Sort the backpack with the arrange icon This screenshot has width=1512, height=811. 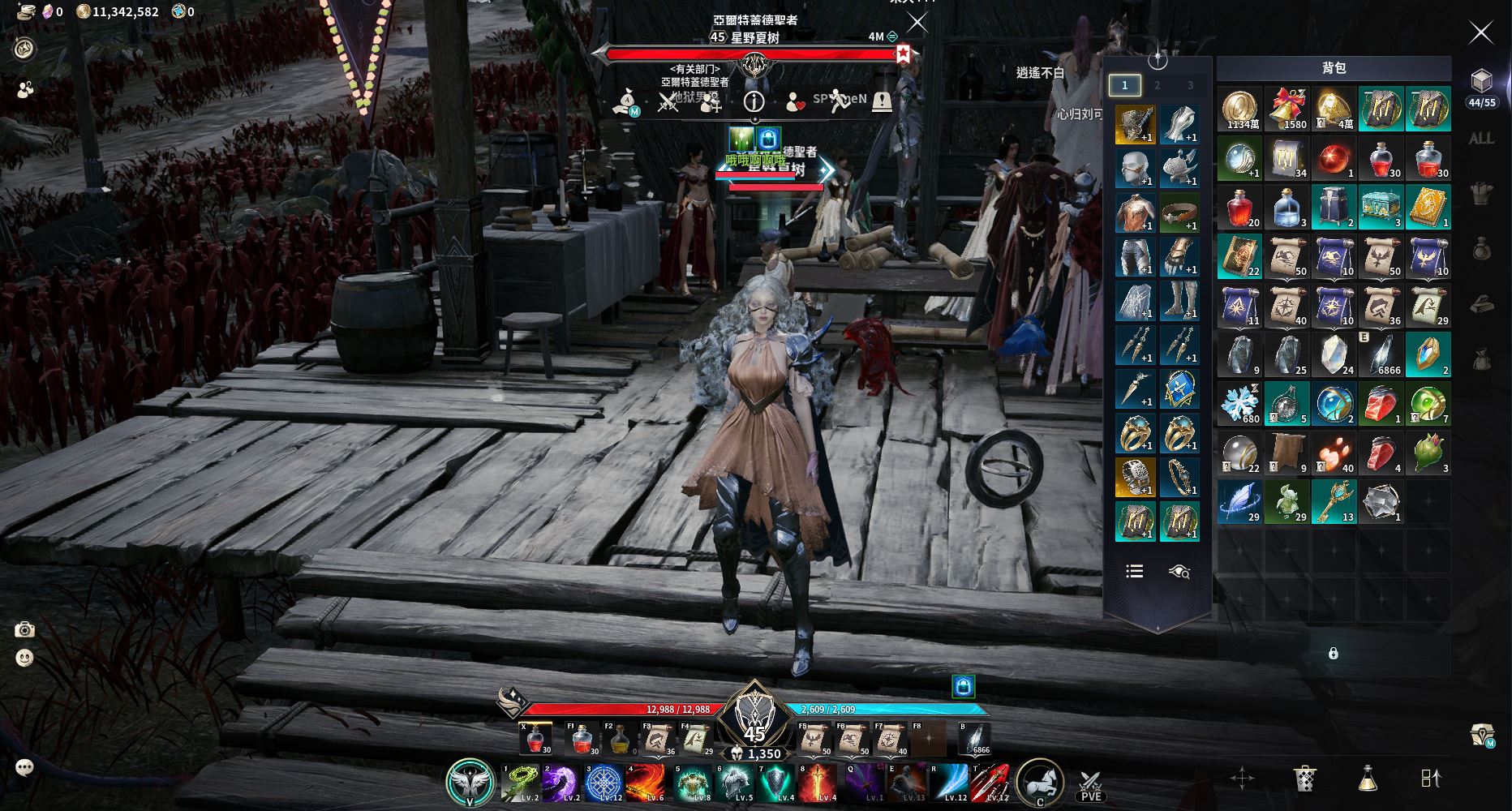coord(1431,779)
